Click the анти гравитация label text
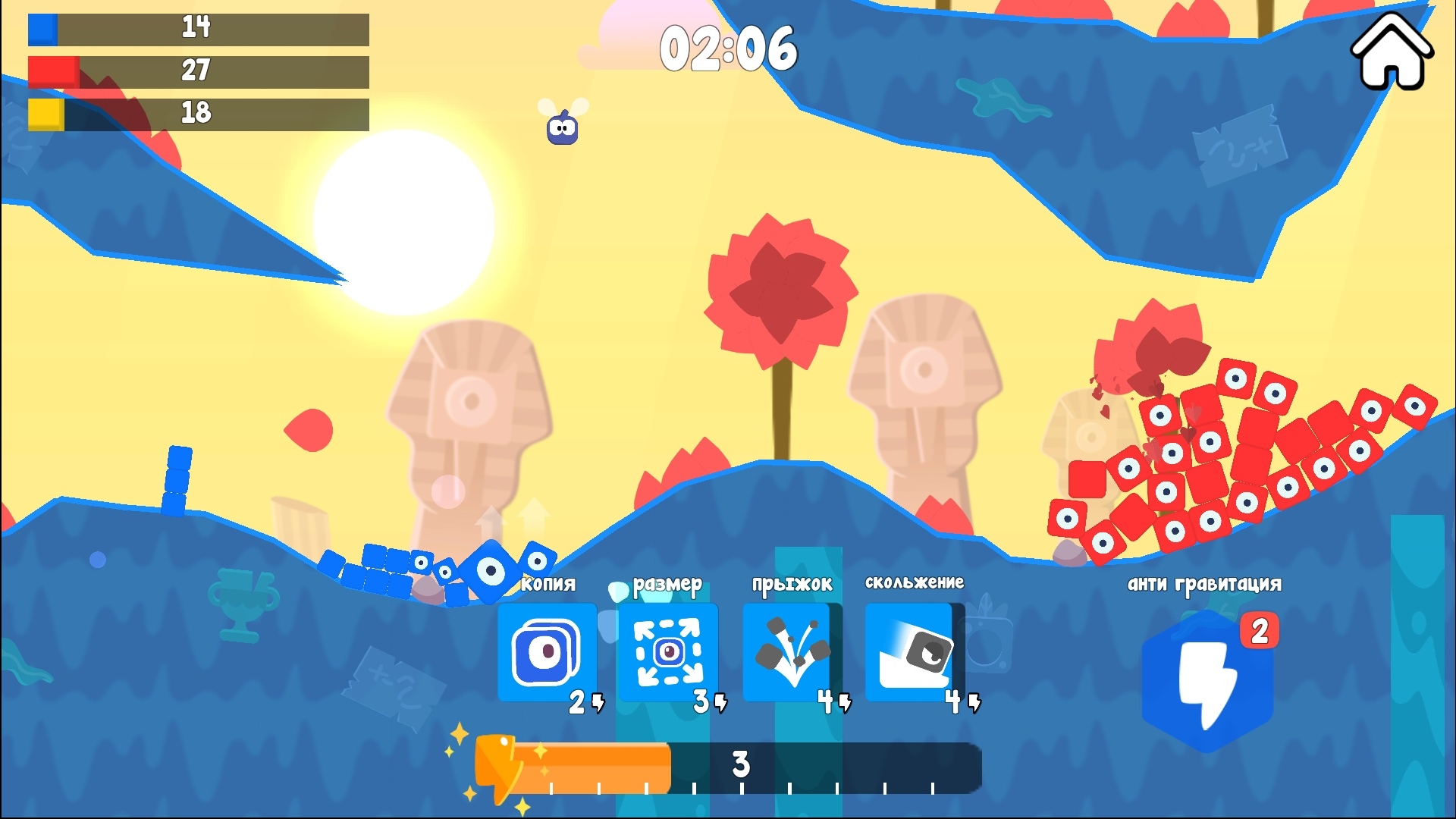The image size is (1456, 819). click(x=1204, y=582)
